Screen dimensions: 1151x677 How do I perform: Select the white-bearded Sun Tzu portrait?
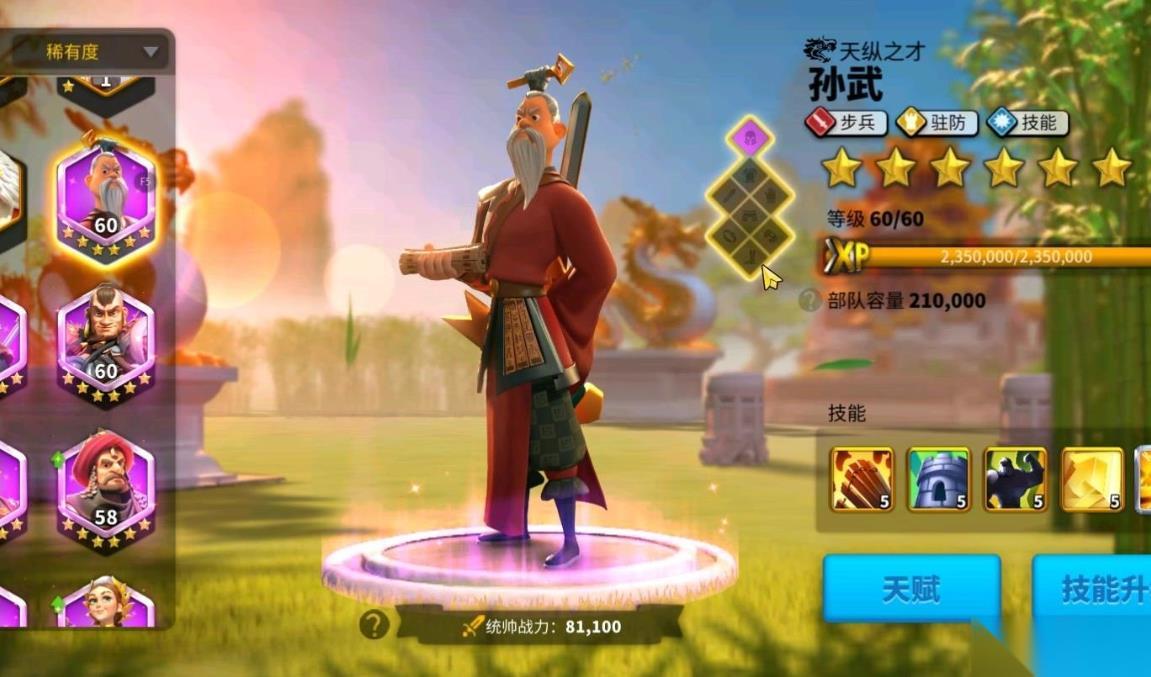[x=105, y=196]
